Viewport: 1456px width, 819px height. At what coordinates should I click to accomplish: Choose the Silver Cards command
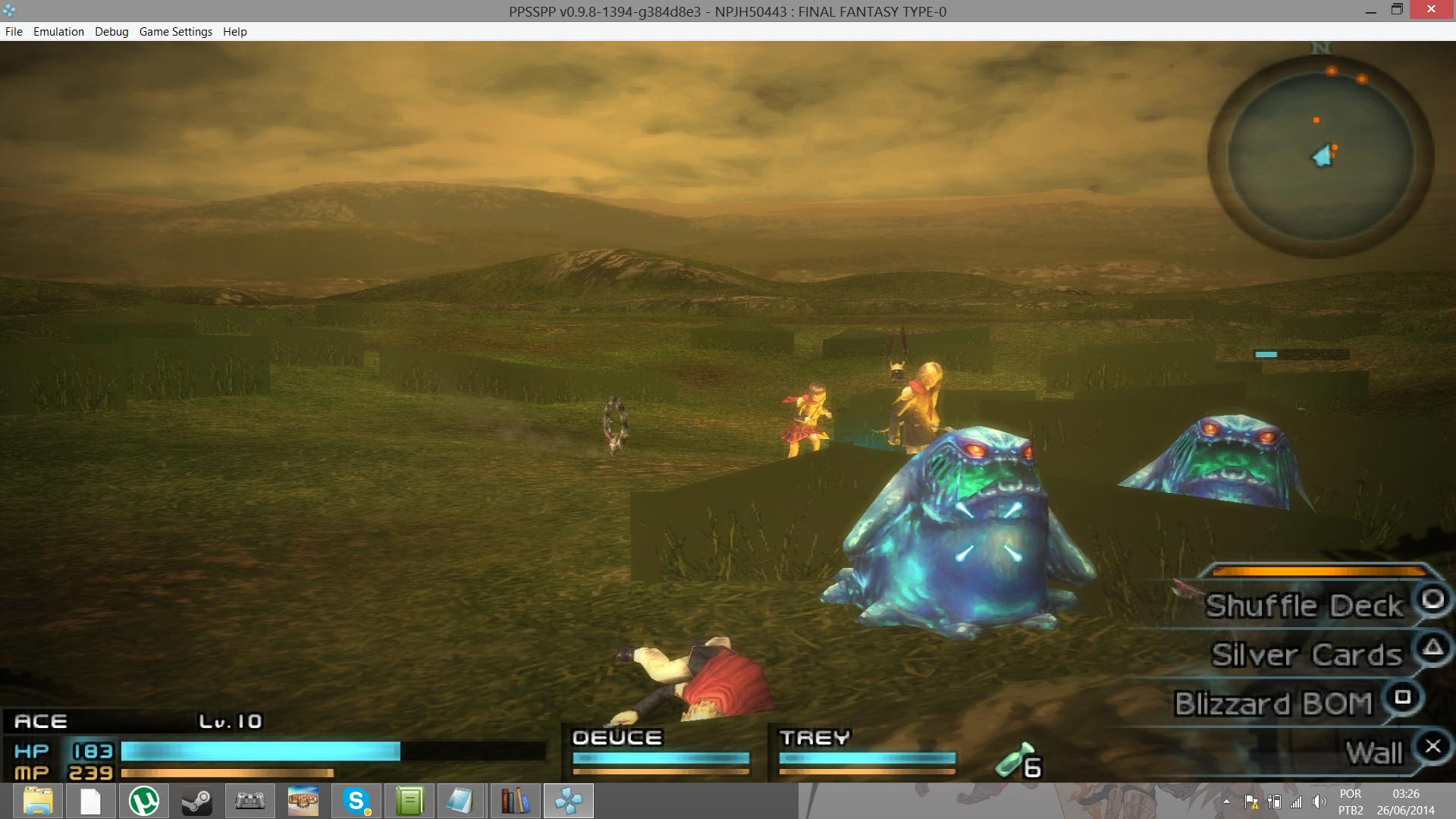point(1307,655)
